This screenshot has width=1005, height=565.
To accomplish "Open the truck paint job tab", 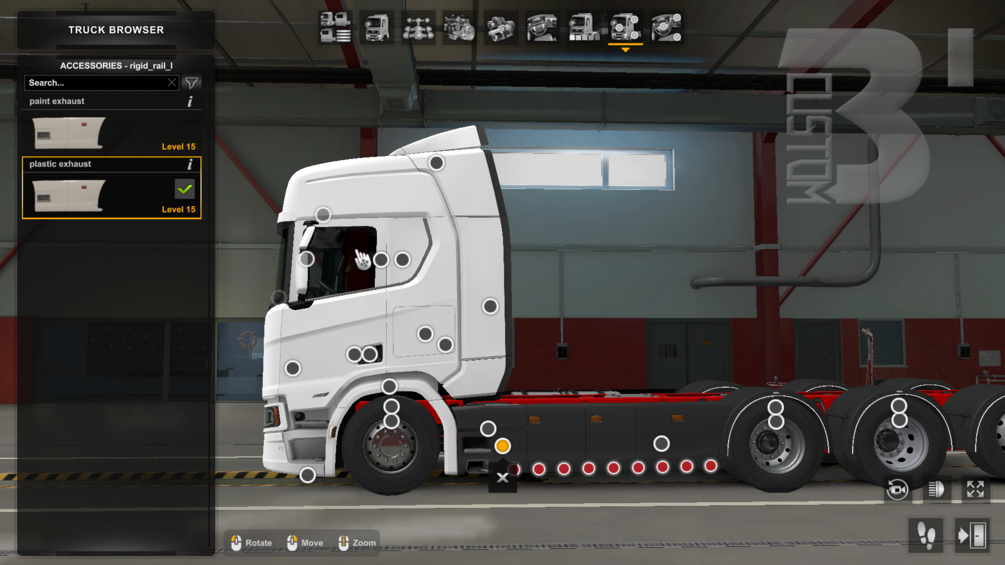I will tap(584, 28).
